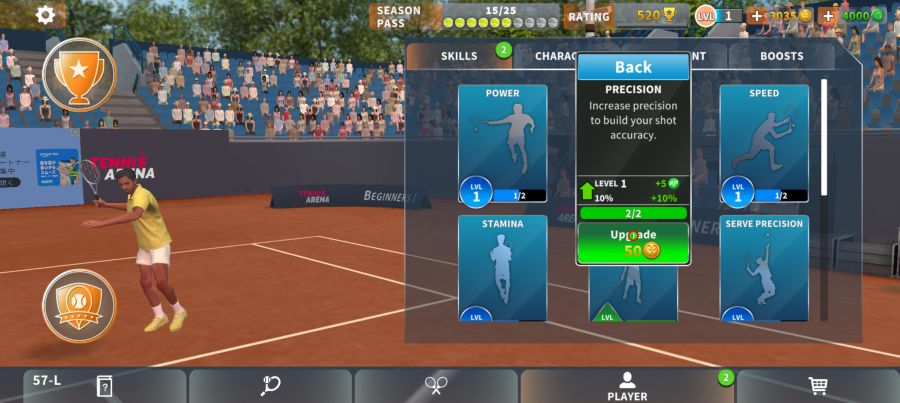Open the tennis ball league badge

tap(79, 306)
